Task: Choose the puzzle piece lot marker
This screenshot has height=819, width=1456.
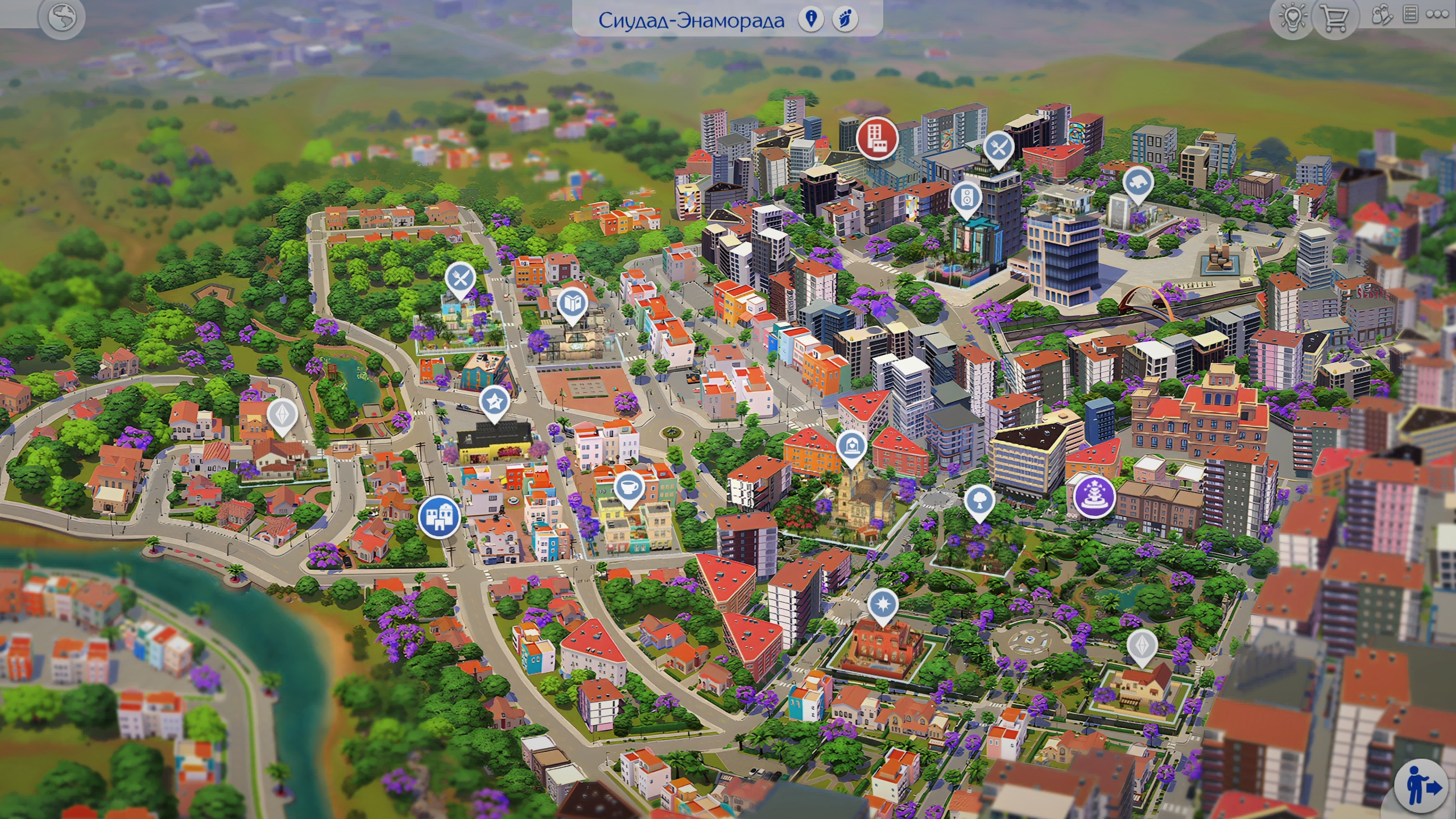Action: (x=1138, y=183)
